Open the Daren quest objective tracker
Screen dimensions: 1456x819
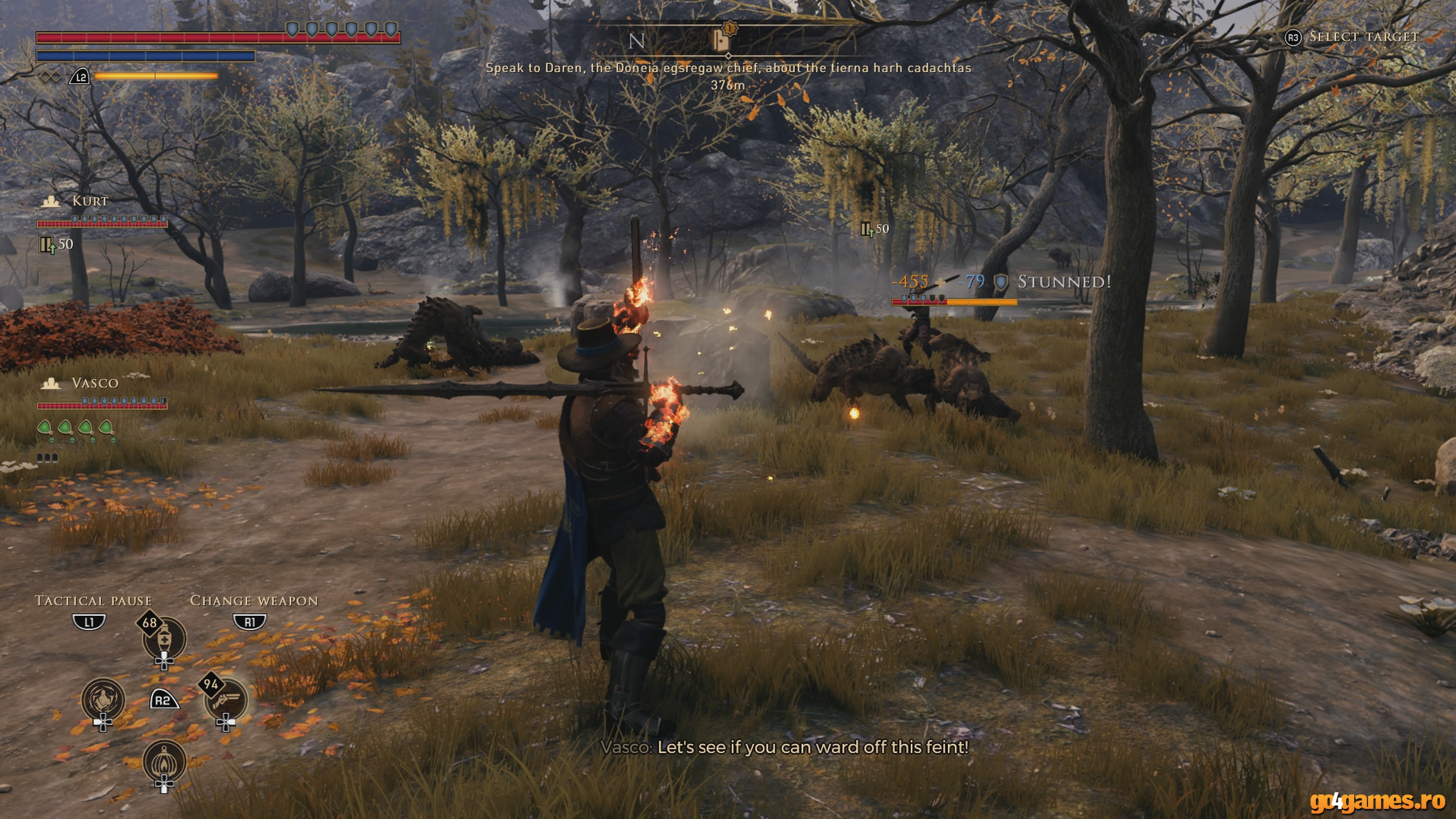(728, 68)
